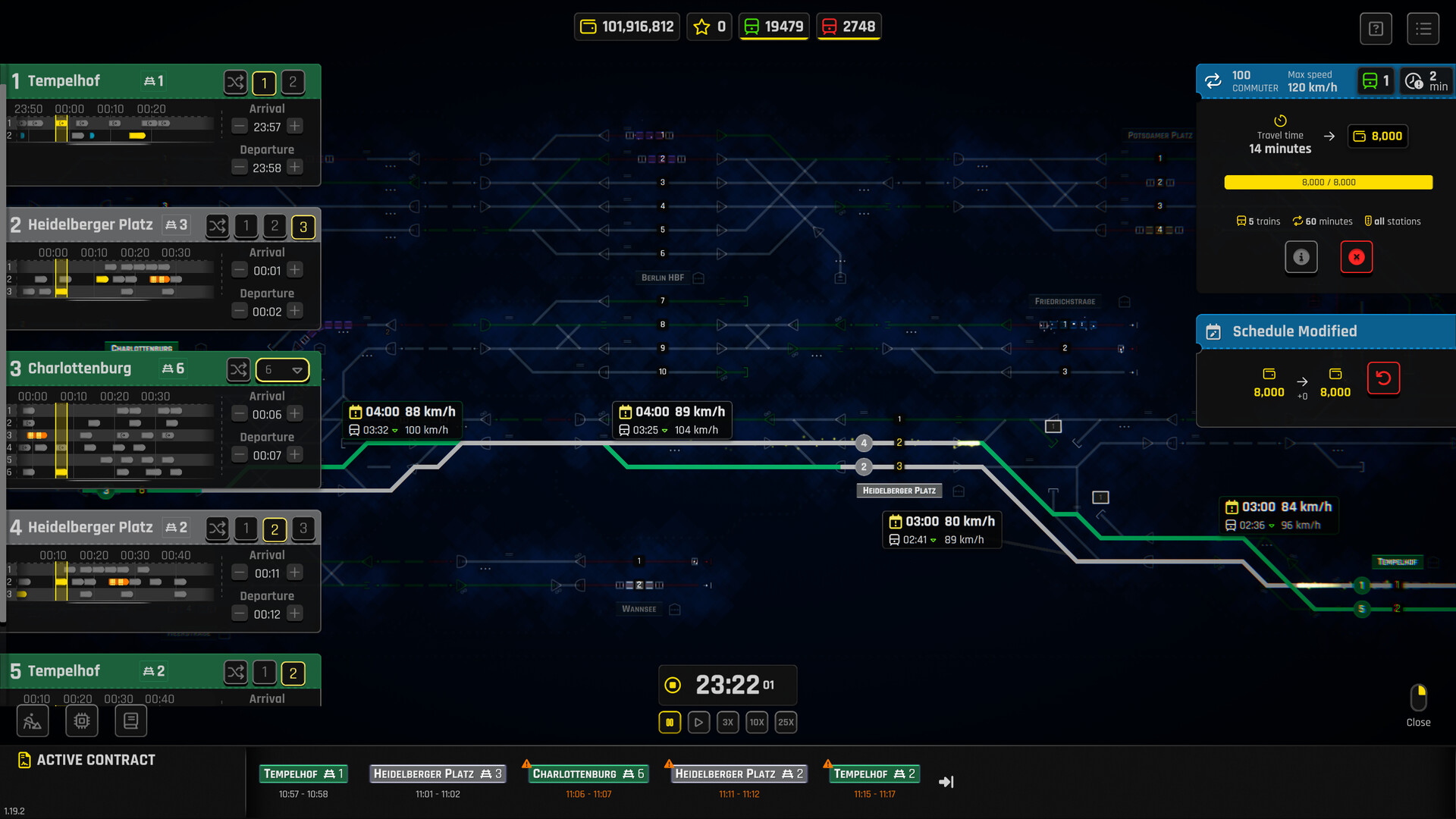The width and height of the screenshot is (1456, 819).
Task: Shuffle platform for Heidelberger Platz stop 2
Action: (218, 226)
